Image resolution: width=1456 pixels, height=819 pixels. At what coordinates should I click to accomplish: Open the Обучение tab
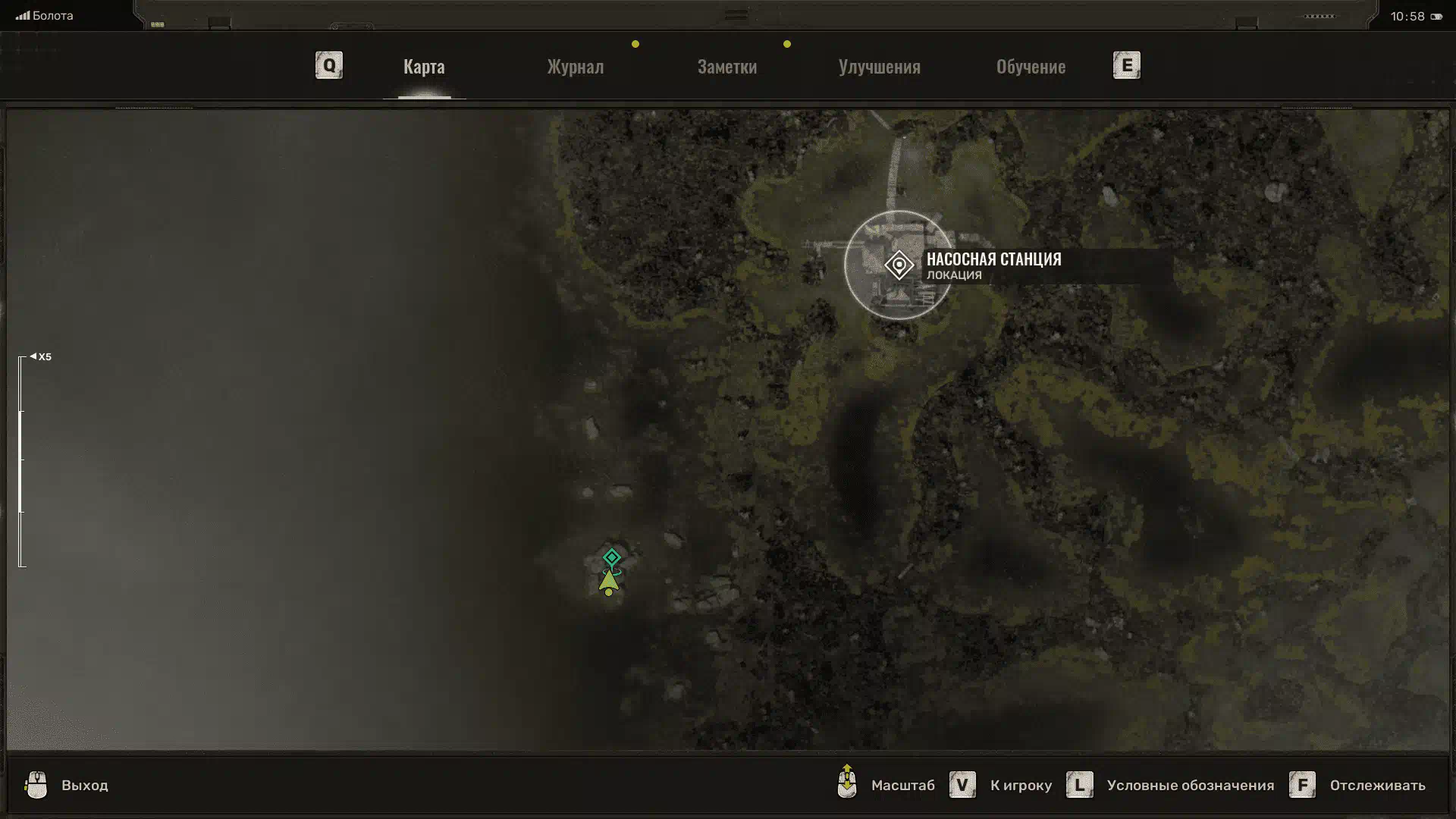pyautogui.click(x=1031, y=67)
